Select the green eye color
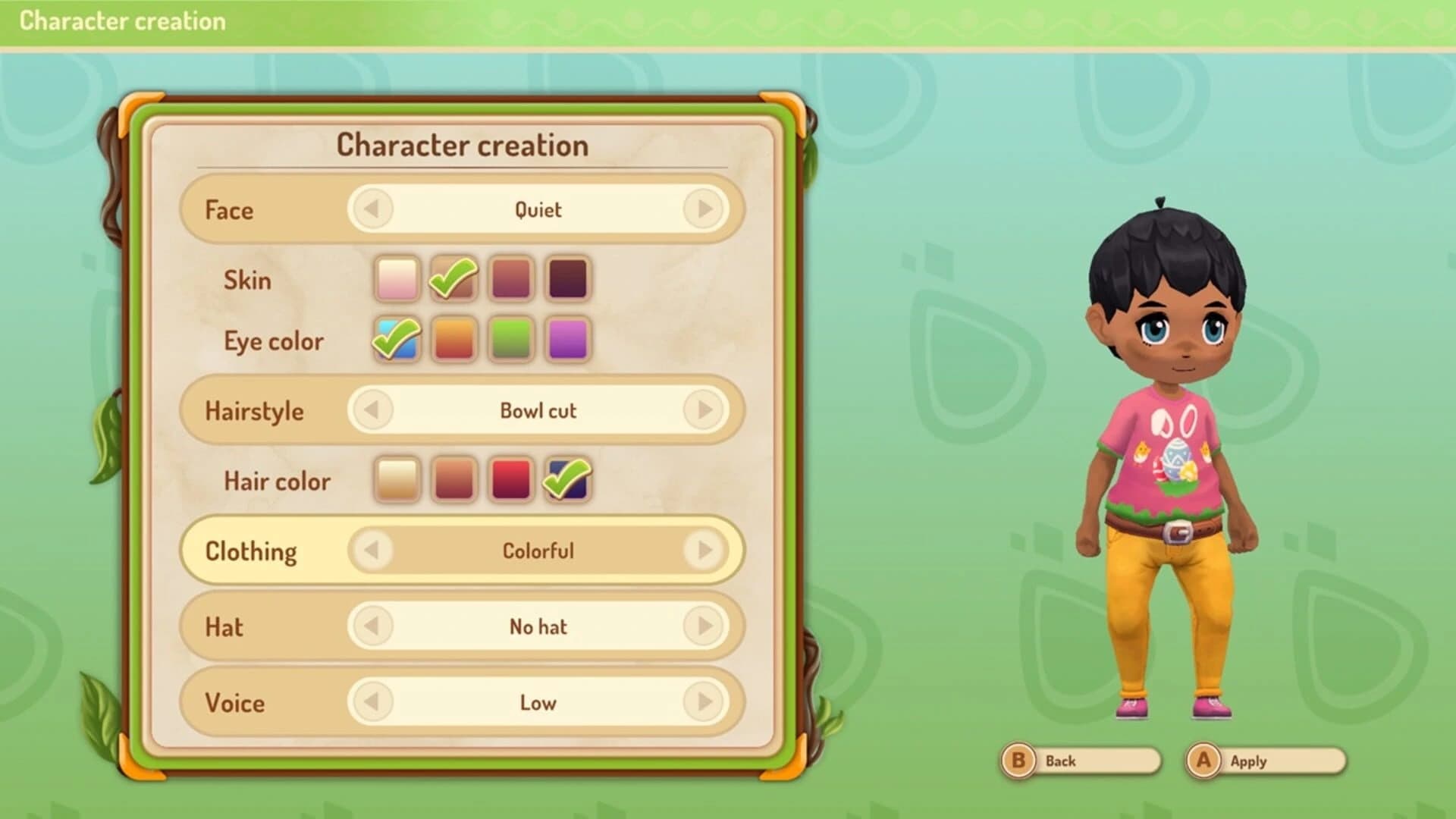The height and width of the screenshot is (819, 1456). click(510, 340)
